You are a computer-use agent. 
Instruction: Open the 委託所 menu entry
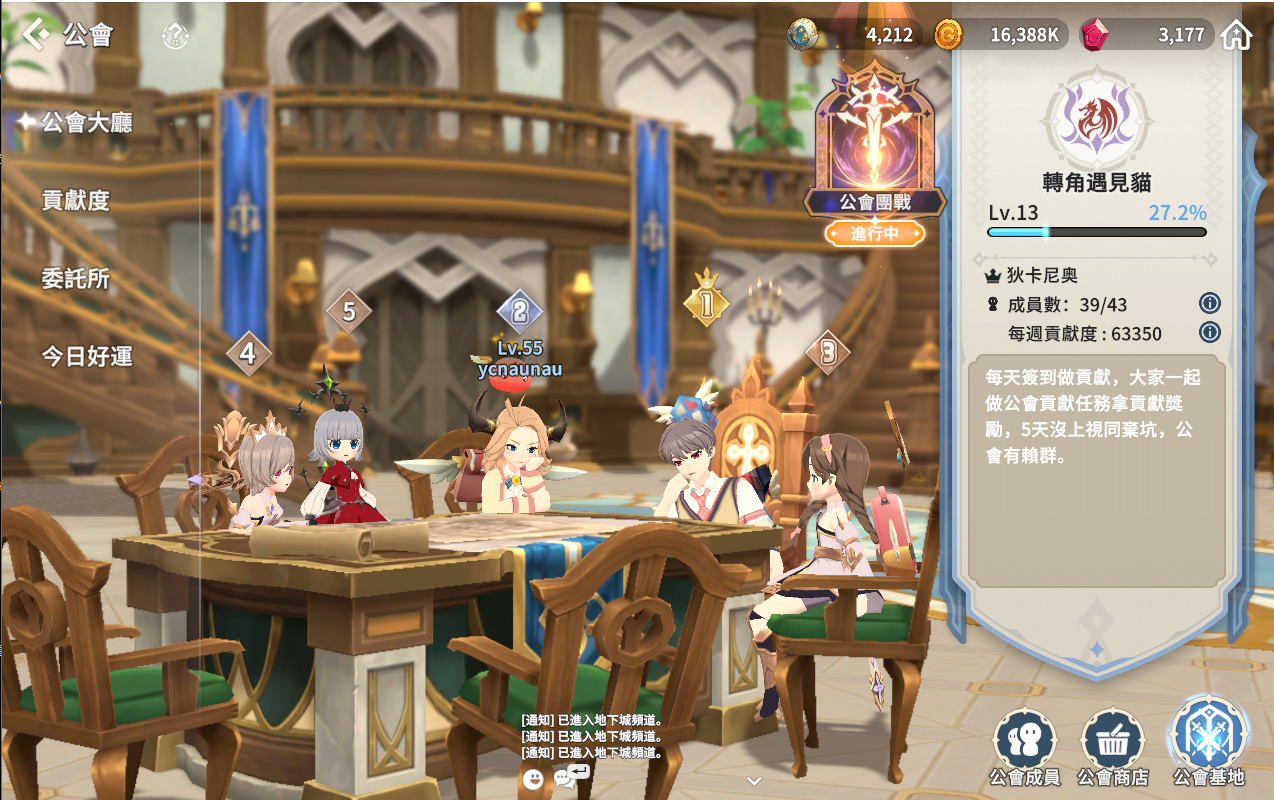click(75, 278)
